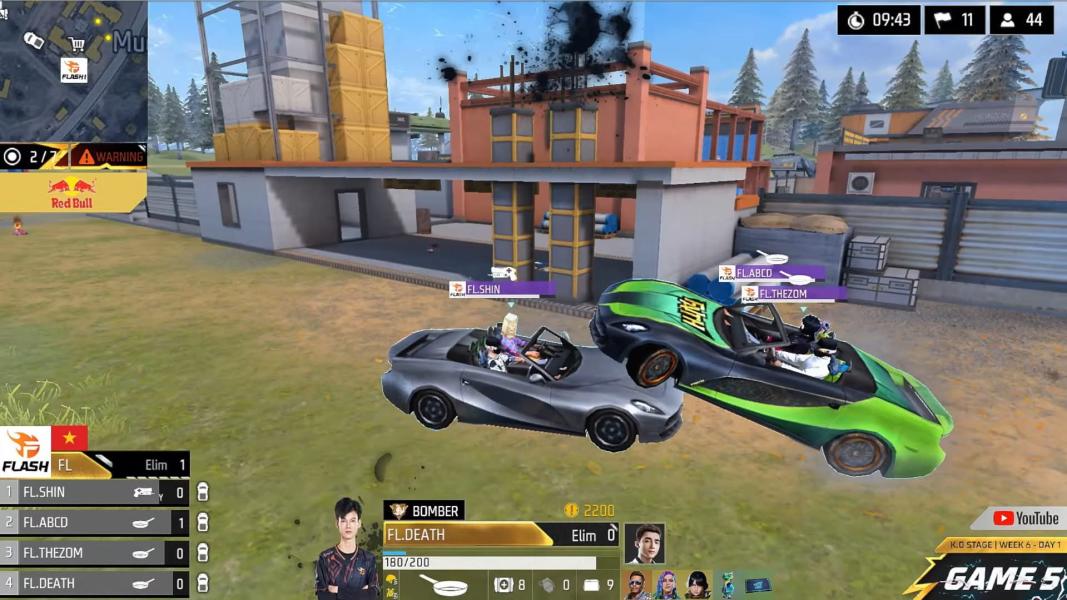
Task: Click the Flash team logo
Action: (26, 451)
